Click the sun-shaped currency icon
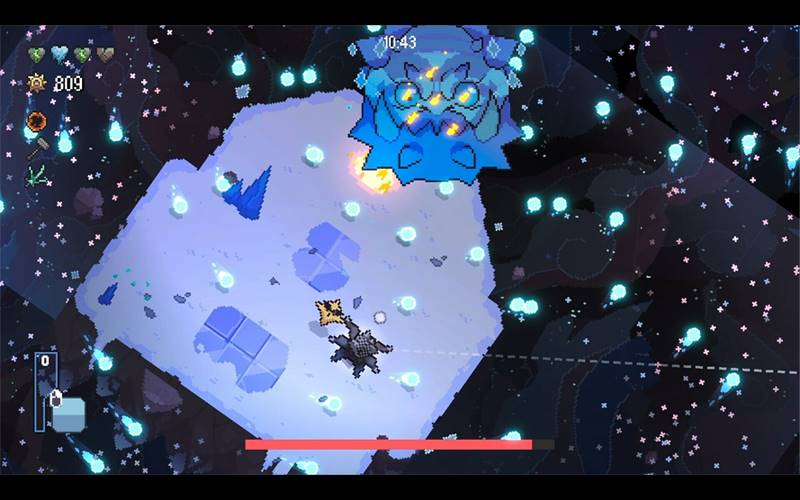 pos(37,83)
